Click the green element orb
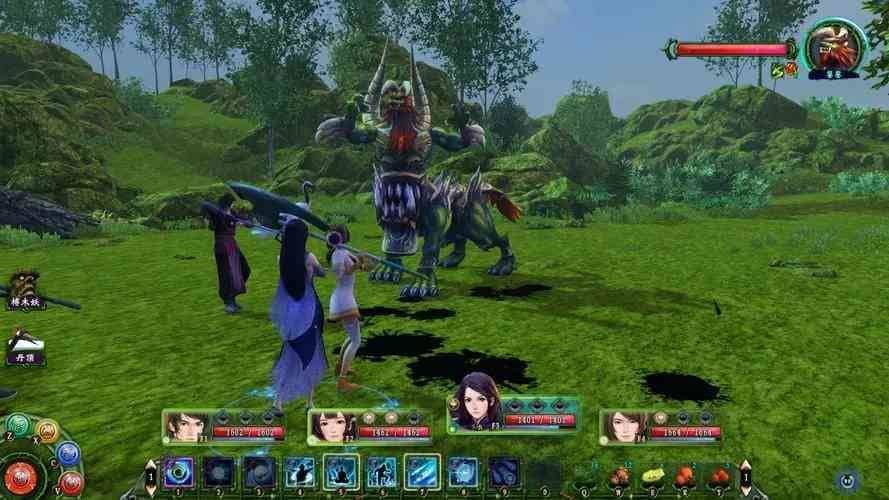 pyautogui.click(x=18, y=424)
